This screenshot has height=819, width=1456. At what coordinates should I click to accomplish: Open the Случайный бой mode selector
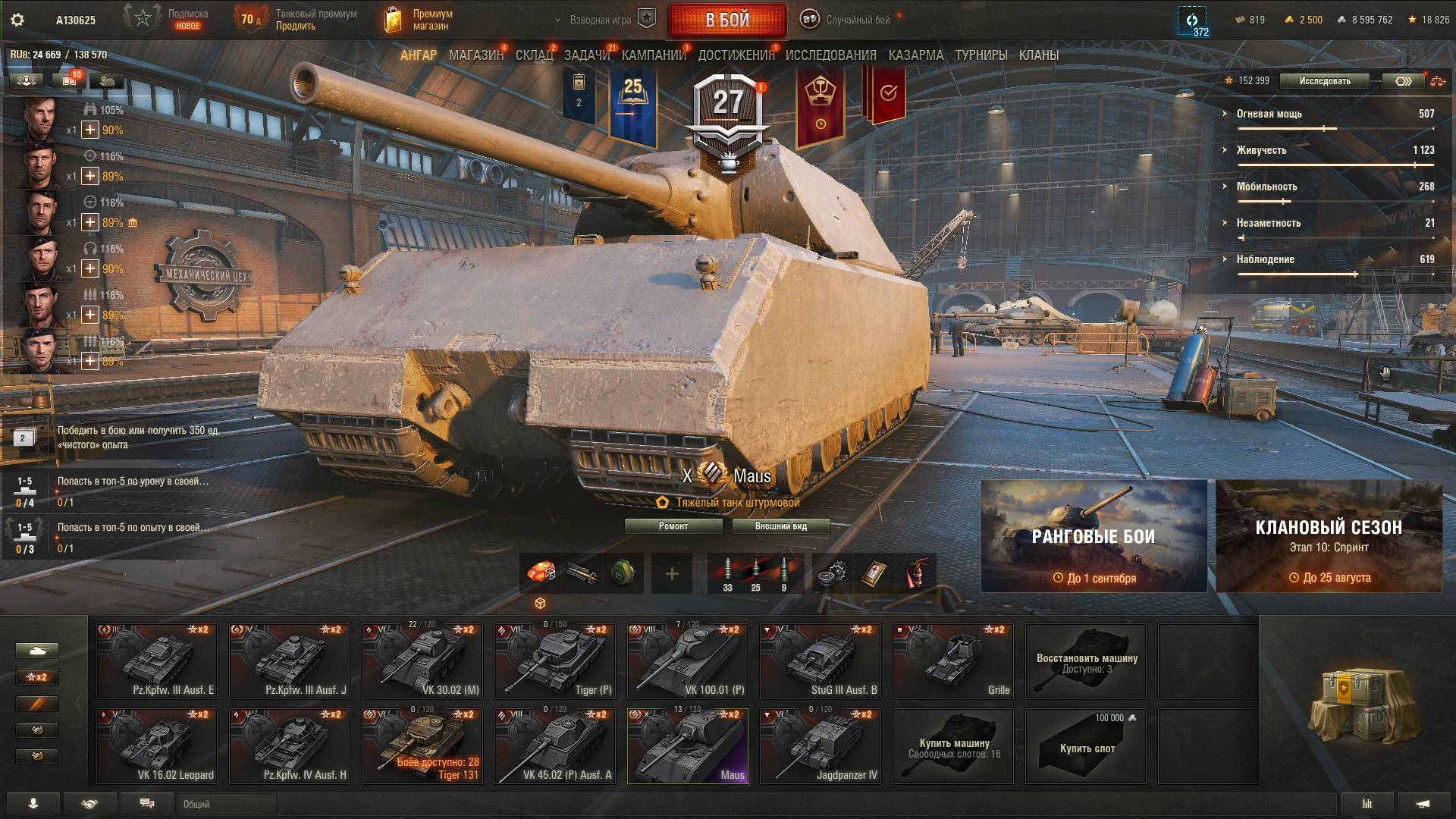(x=849, y=20)
